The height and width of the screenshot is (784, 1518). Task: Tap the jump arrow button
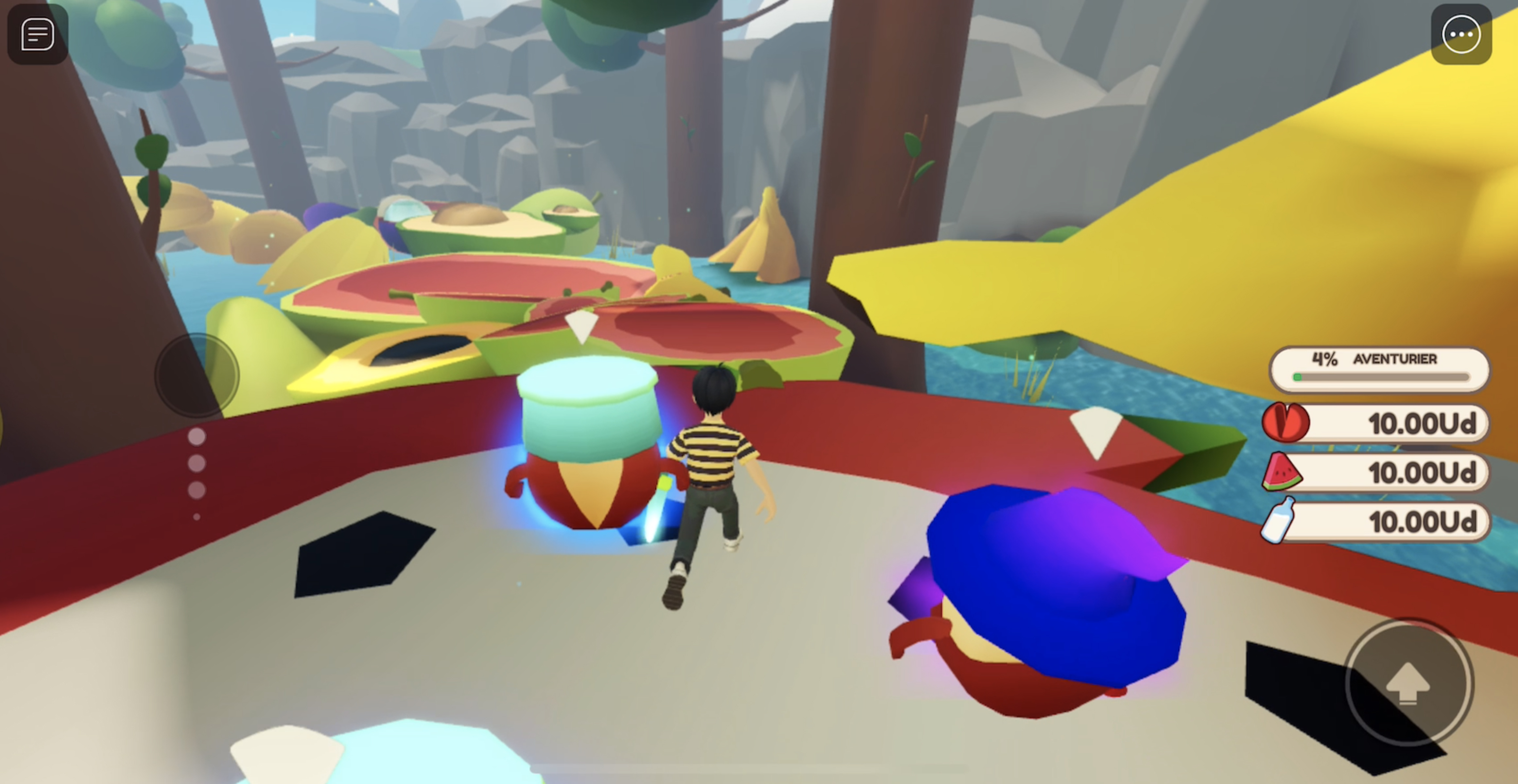coord(1408,683)
